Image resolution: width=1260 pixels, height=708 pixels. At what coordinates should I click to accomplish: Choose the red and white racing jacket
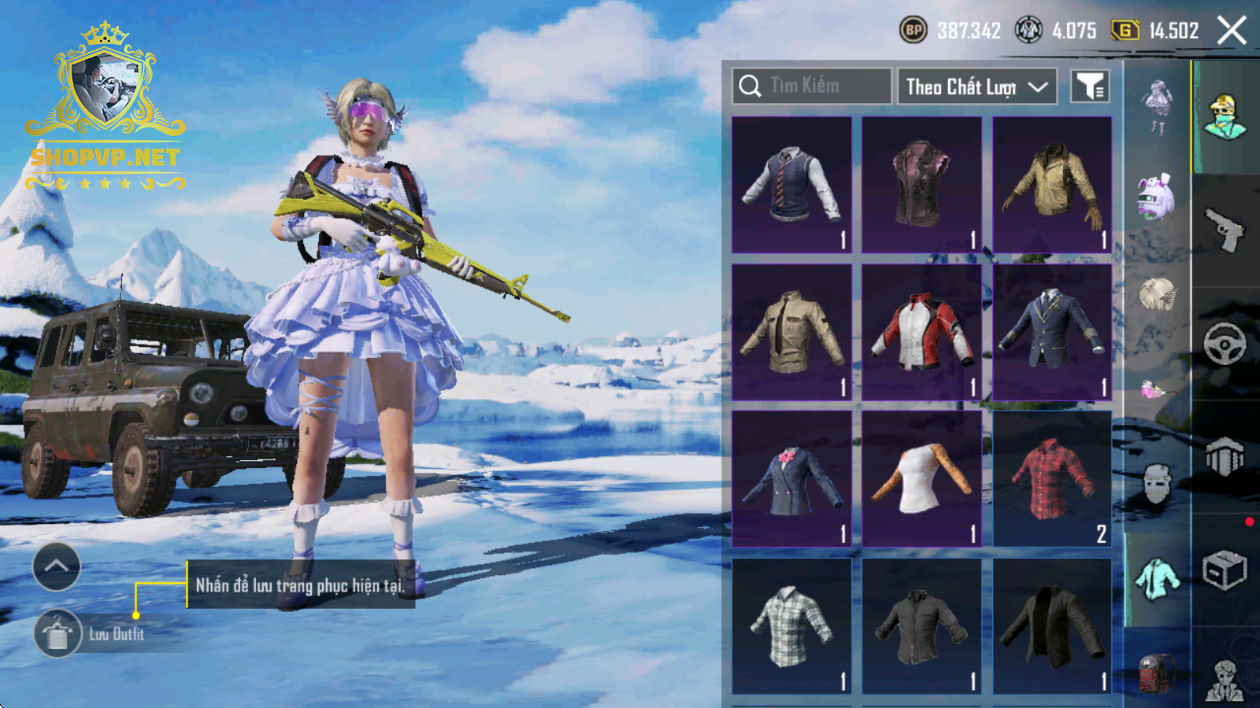click(x=922, y=332)
